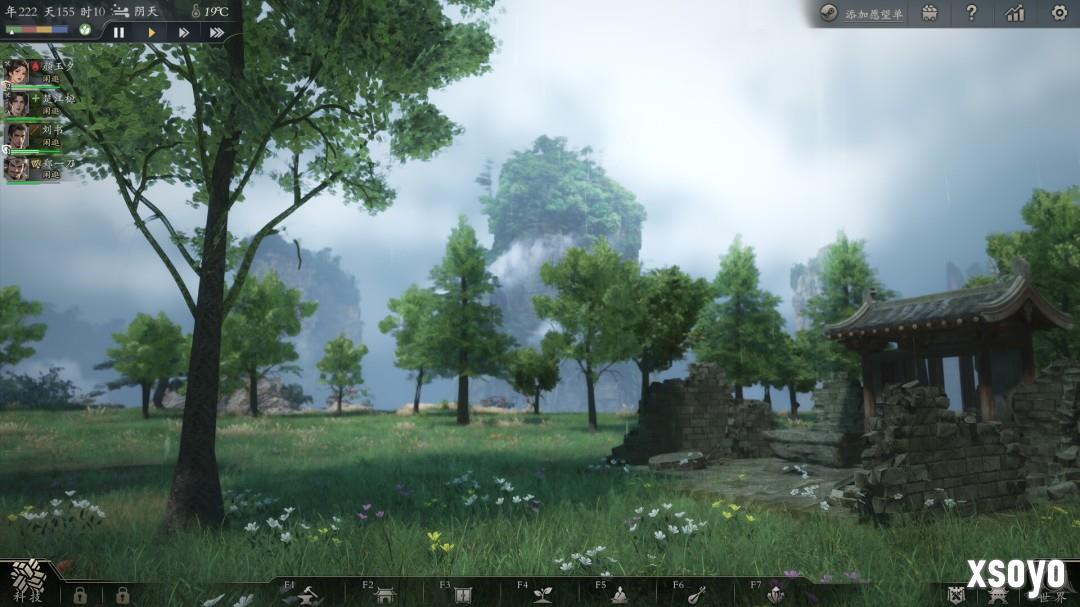Pause the game time

pos(119,32)
